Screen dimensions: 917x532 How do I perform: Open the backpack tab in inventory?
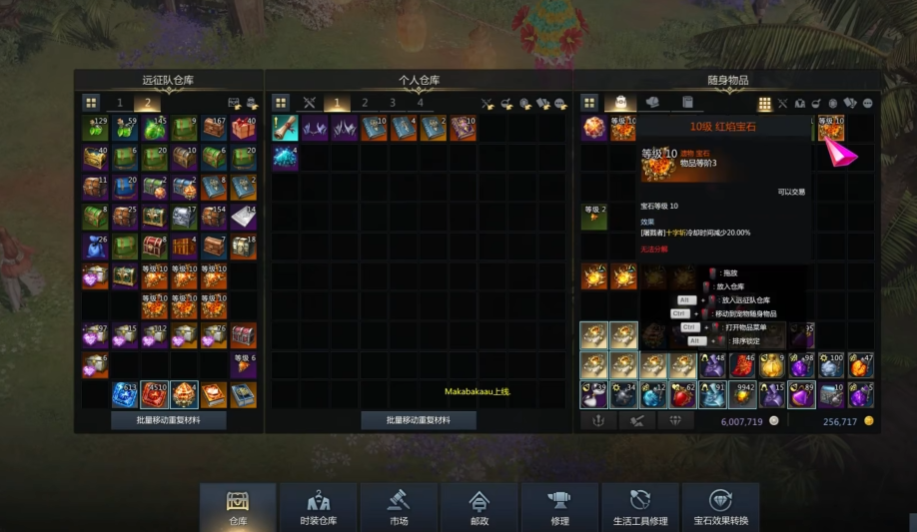pyautogui.click(x=620, y=103)
